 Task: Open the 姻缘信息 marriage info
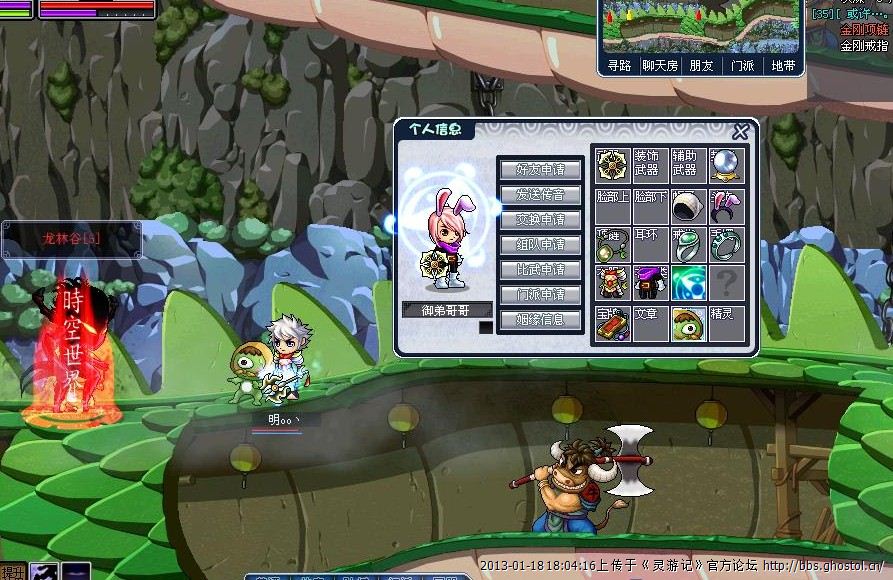coord(540,320)
